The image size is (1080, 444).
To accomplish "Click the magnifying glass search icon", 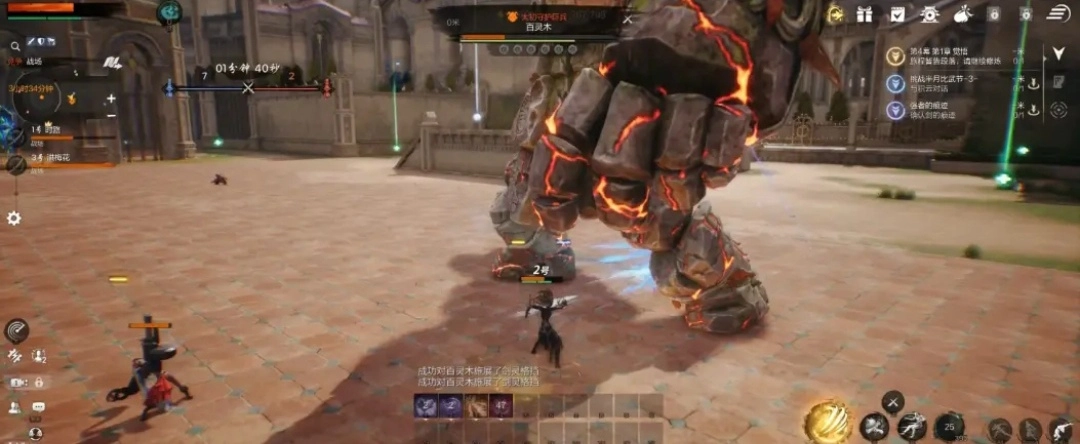I will pyautogui.click(x=15, y=46).
